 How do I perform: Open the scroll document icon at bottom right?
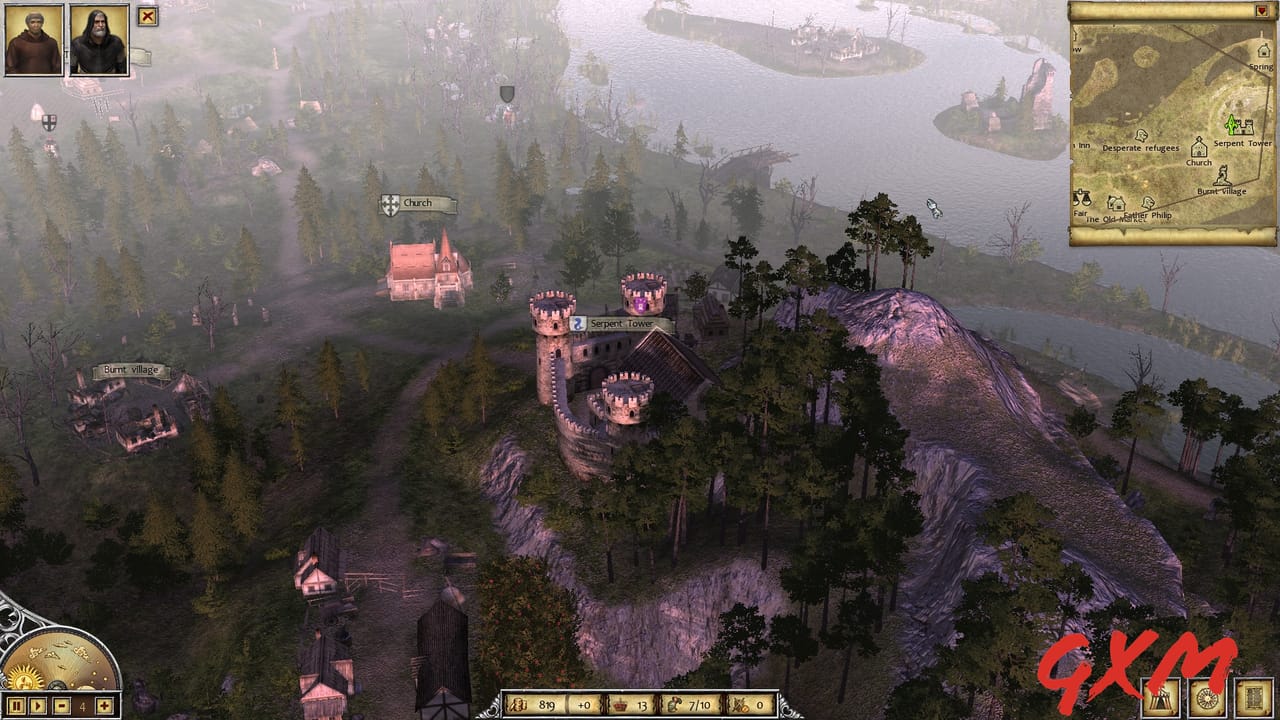point(1253,700)
